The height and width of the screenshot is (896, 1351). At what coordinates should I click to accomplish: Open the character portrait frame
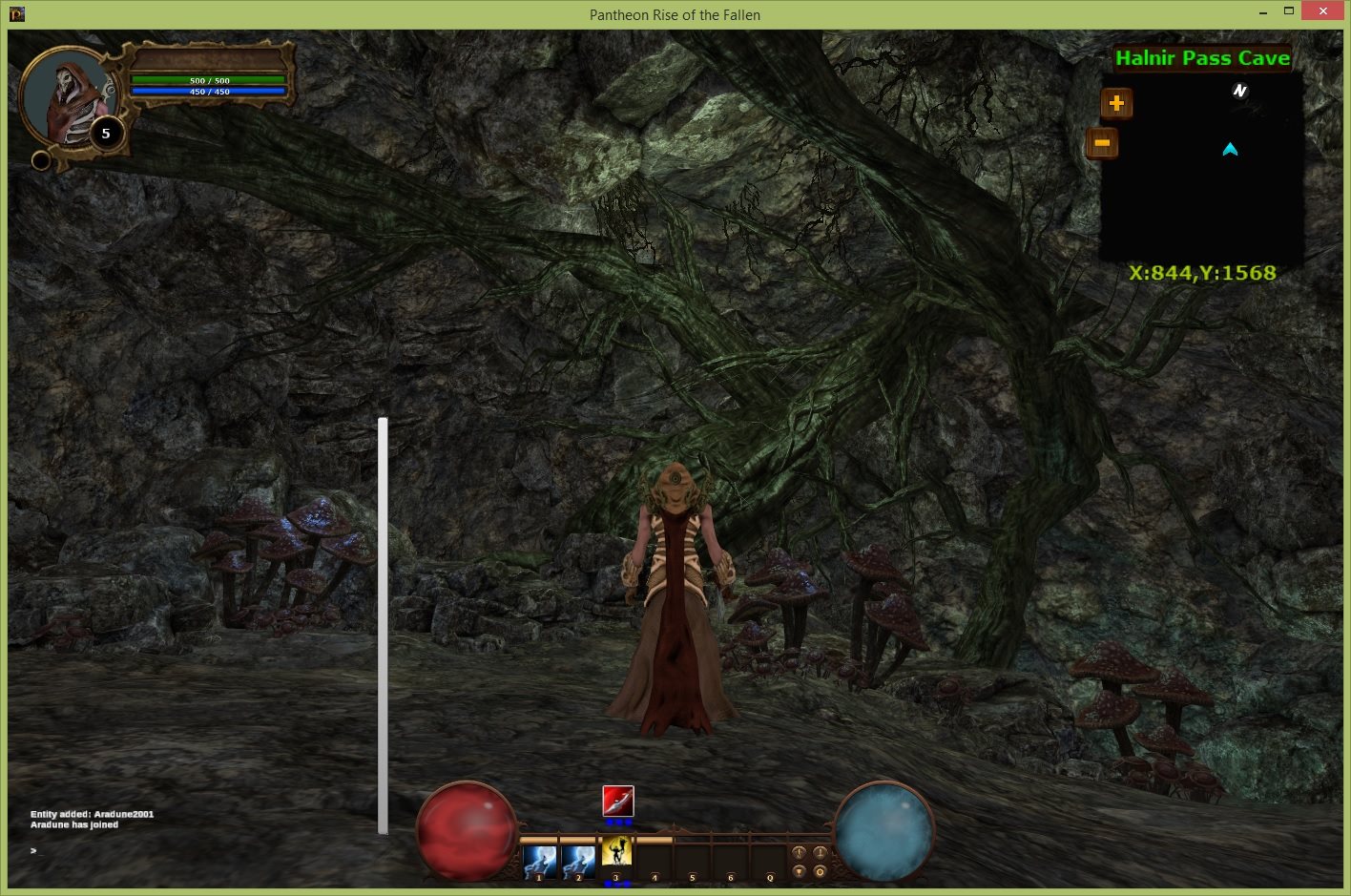(x=67, y=100)
